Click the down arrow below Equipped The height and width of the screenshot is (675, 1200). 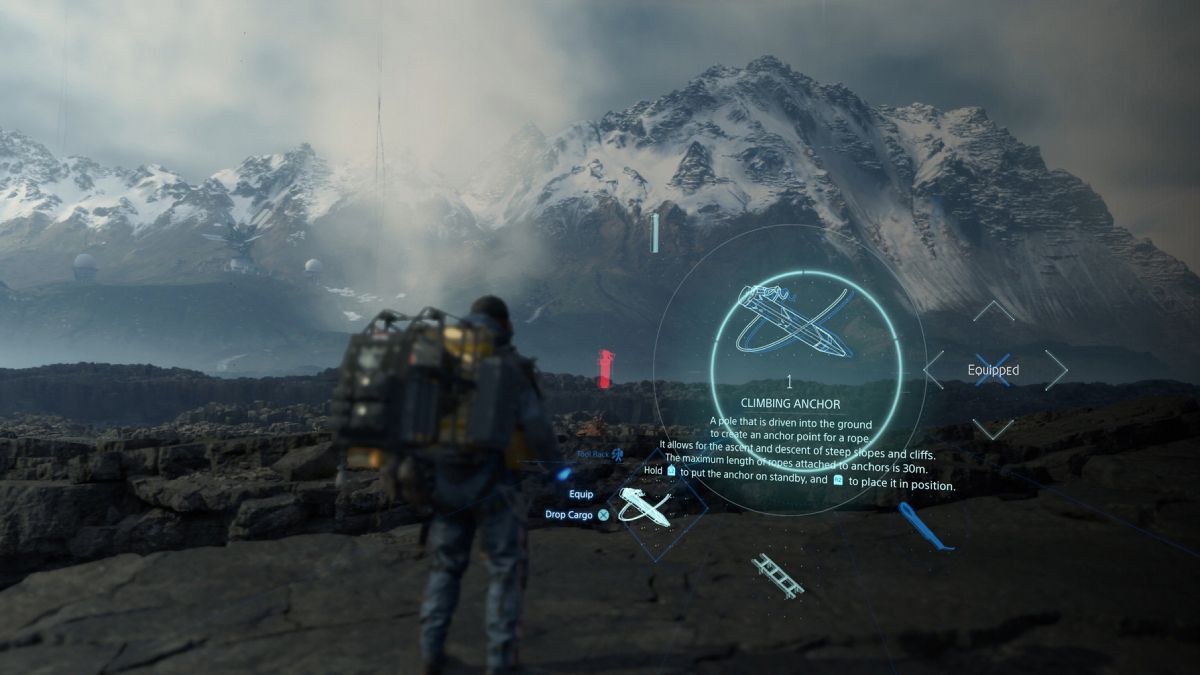tap(993, 429)
